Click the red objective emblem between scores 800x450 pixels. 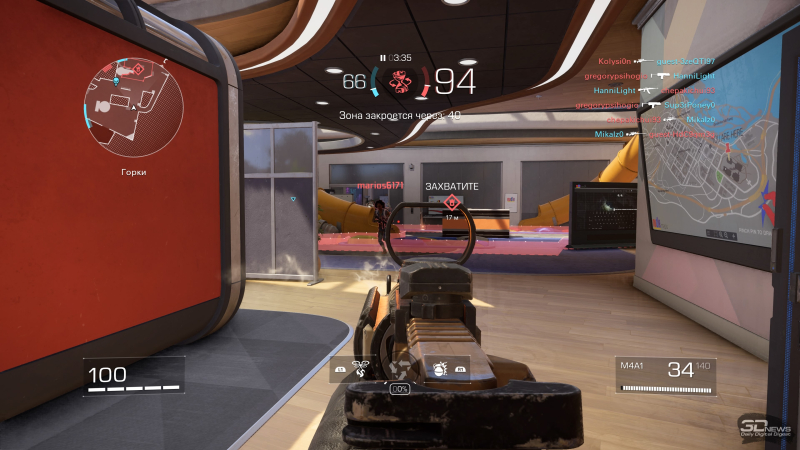[400, 80]
